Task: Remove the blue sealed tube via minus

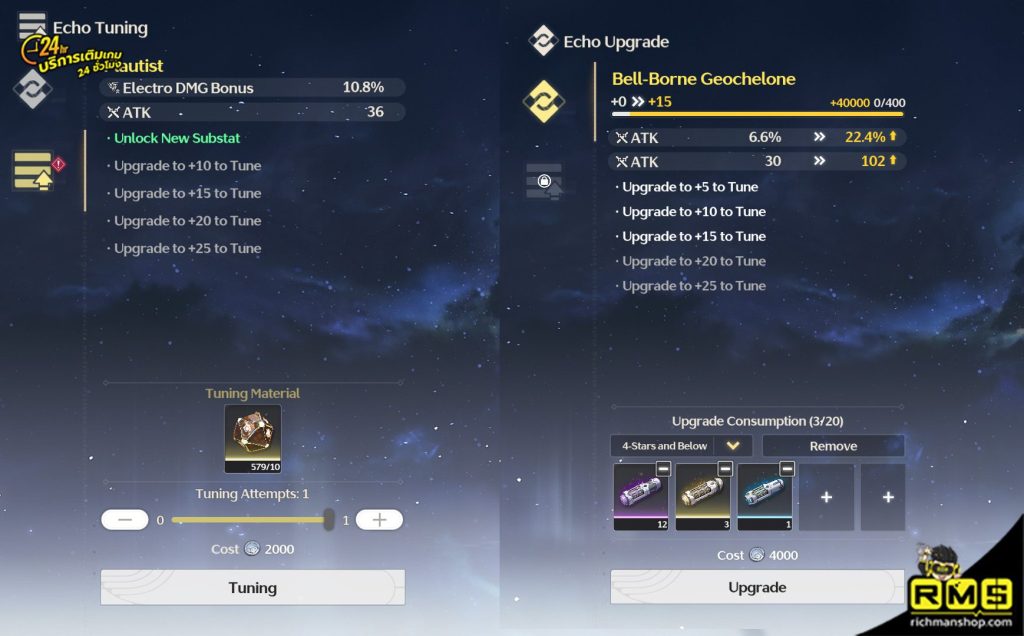Action: click(787, 469)
